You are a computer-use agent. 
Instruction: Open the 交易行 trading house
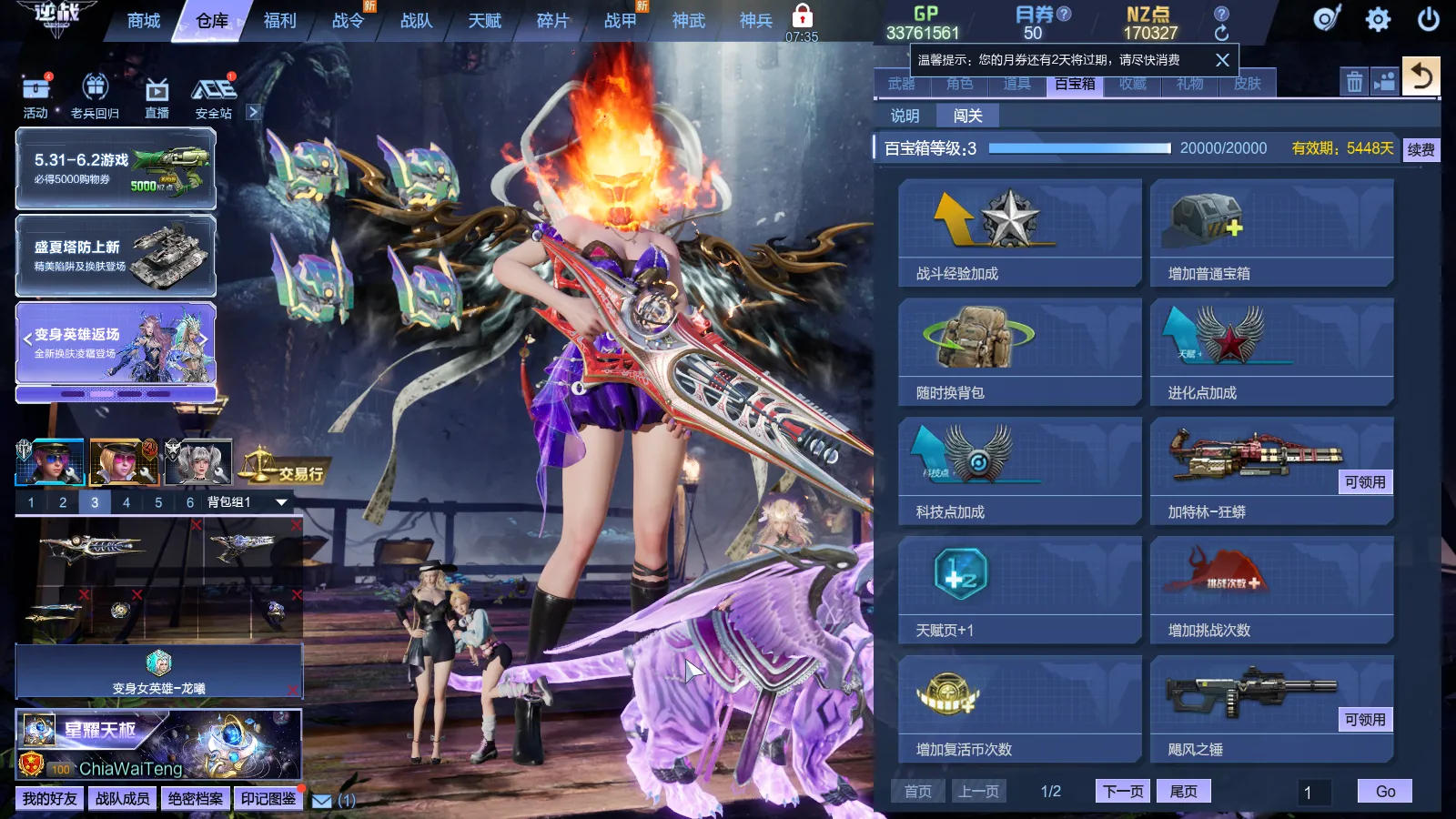click(x=283, y=470)
